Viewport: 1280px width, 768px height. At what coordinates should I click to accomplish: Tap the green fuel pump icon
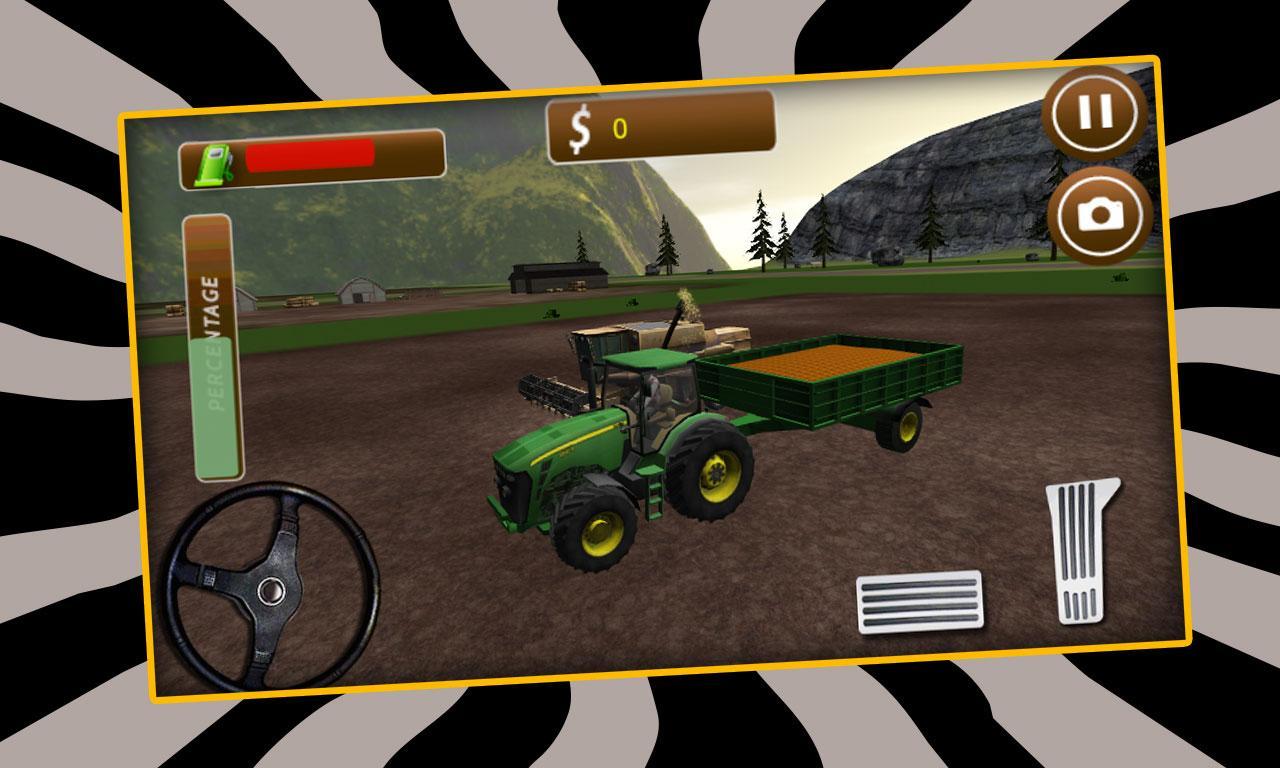(x=213, y=161)
